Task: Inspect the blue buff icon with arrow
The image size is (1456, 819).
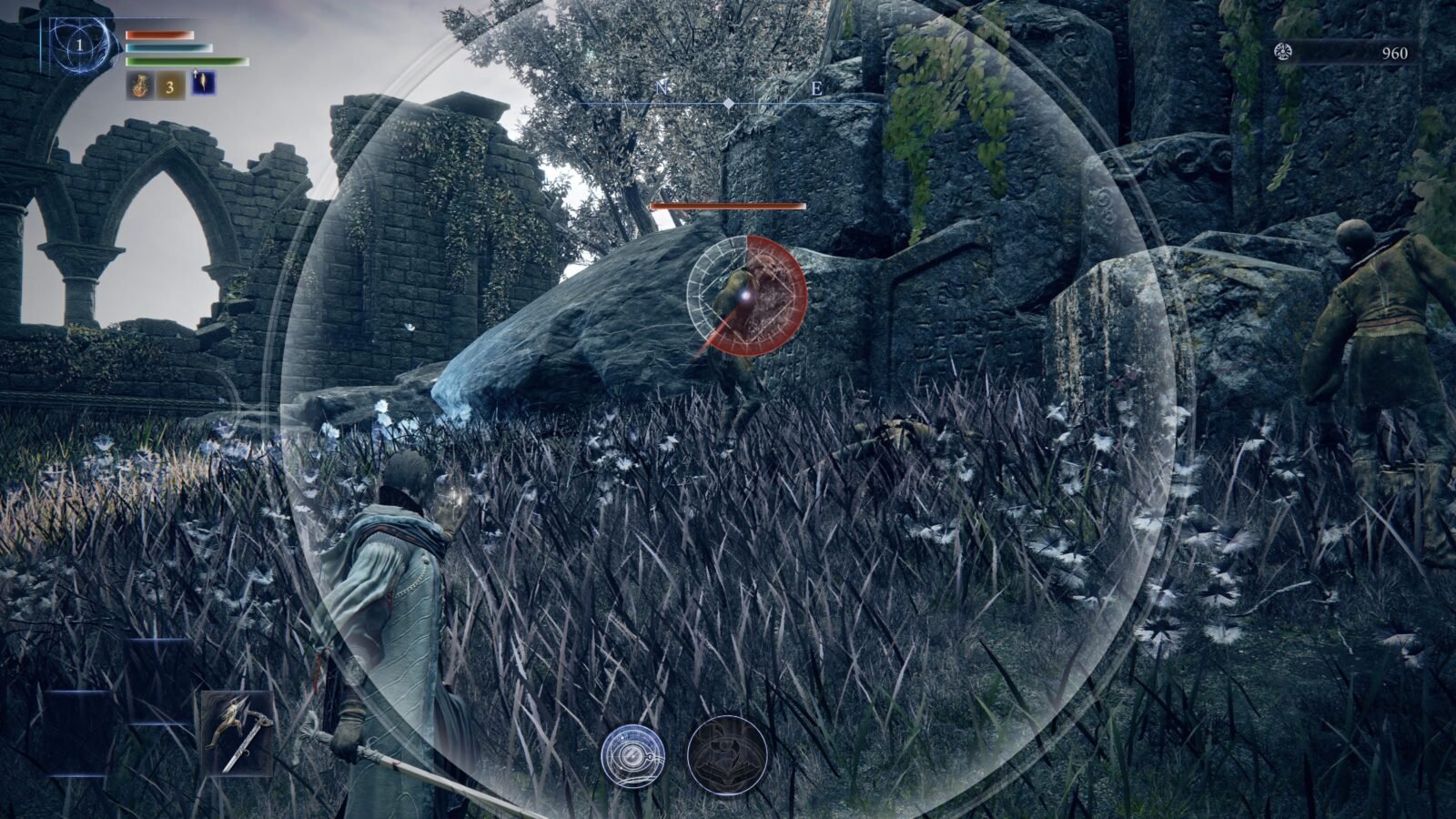Action: coord(203,85)
